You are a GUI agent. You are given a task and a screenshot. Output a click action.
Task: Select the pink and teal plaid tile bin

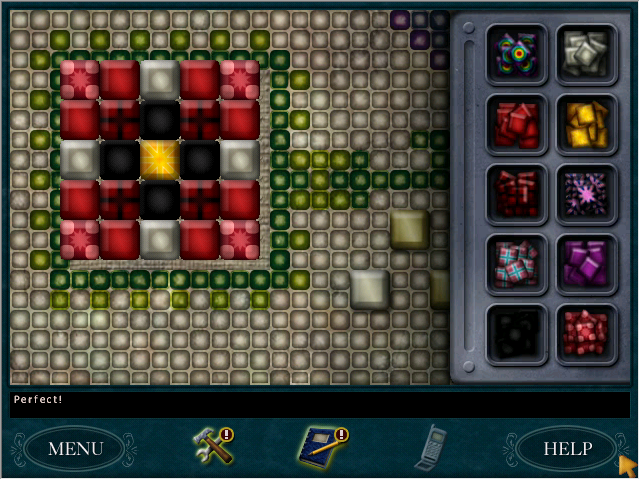point(517,263)
